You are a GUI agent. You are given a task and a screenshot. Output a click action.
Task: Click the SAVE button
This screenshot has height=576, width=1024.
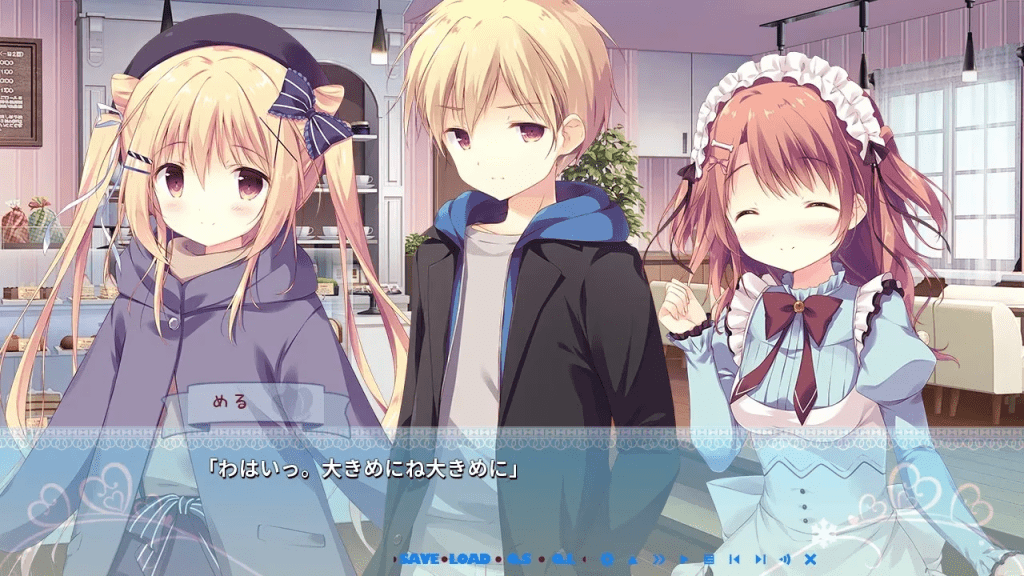[x=421, y=558]
